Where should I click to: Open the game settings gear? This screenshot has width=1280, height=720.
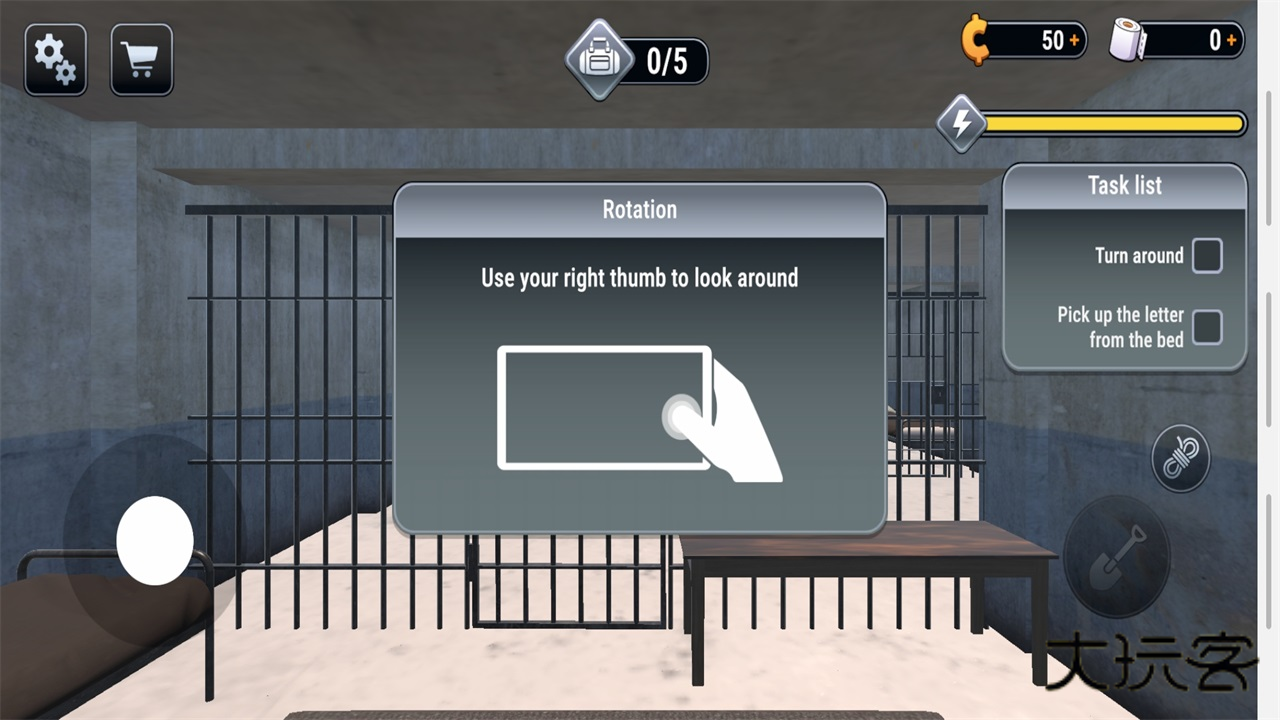[55, 58]
